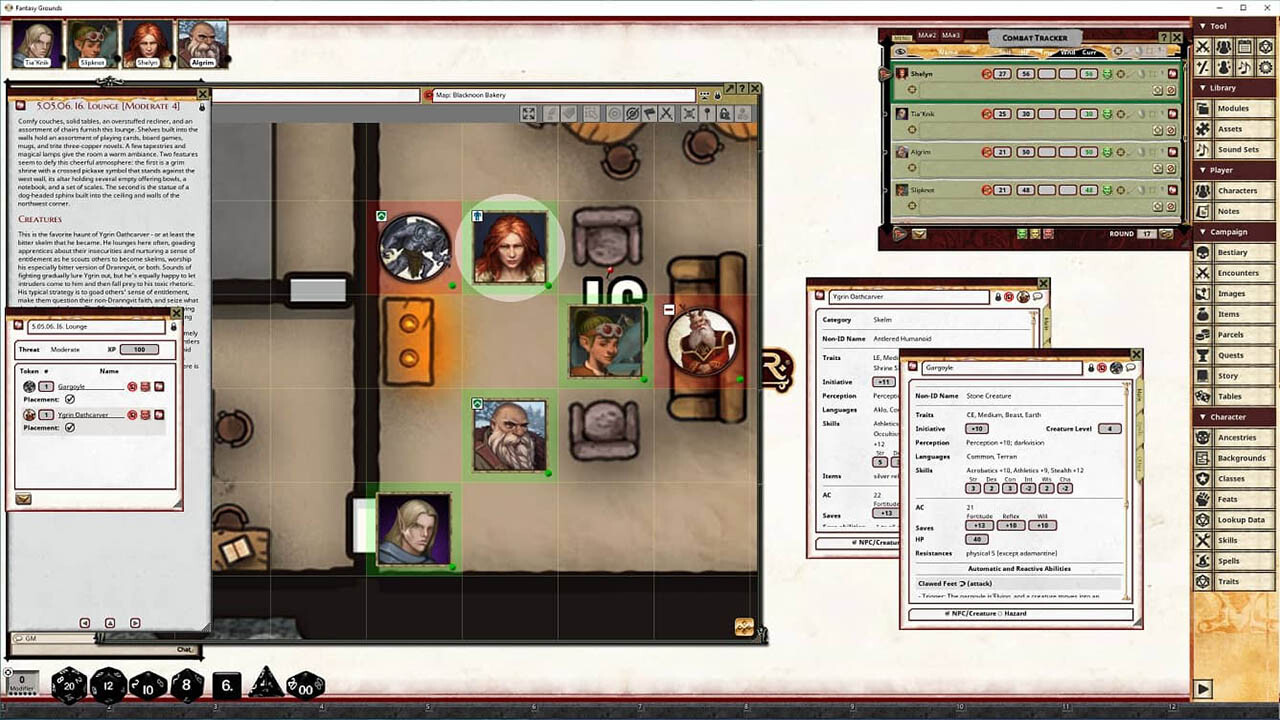Check the Ygrin Oathcarver Placement checkbox
Image resolution: width=1280 pixels, height=720 pixels.
coord(70,427)
